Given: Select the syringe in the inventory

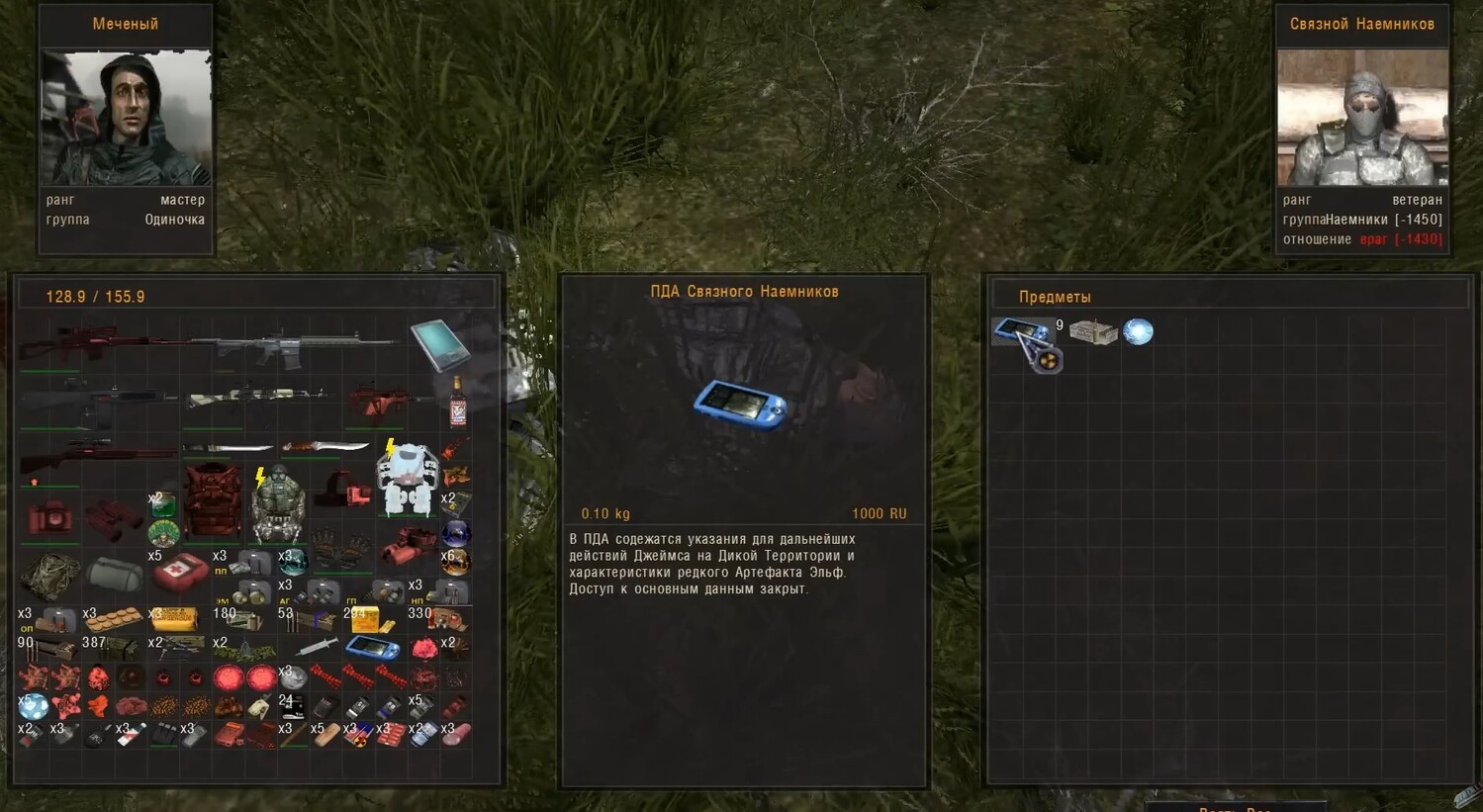Looking at the screenshot, I should pos(317,647).
